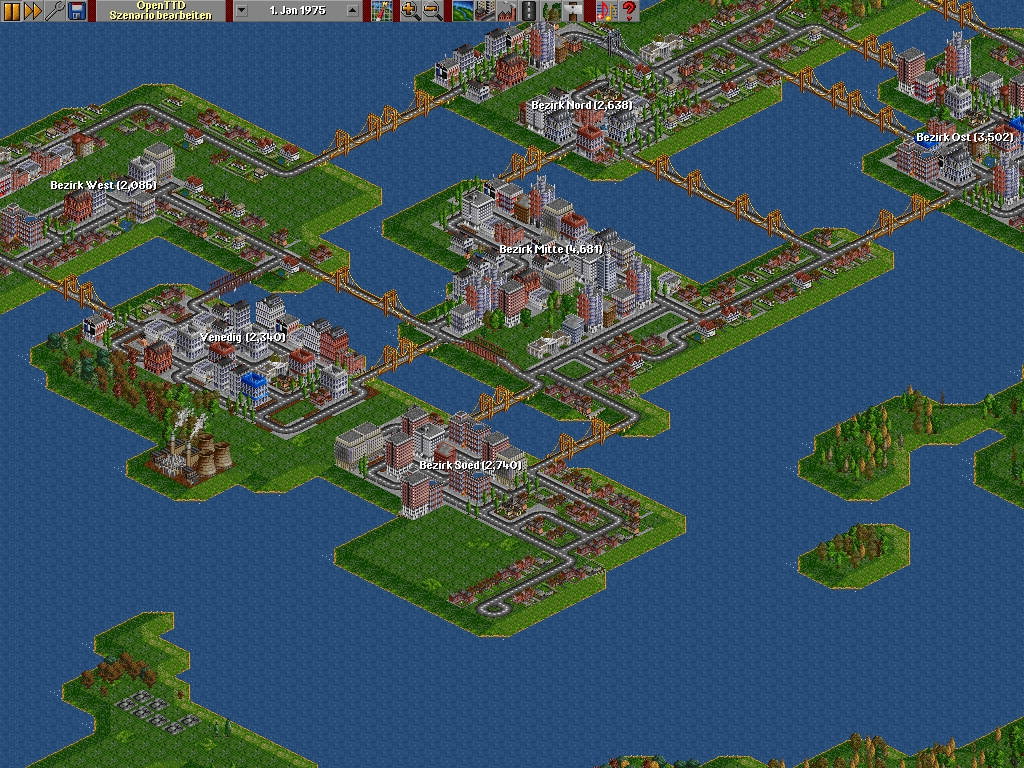Screen dimensions: 1024x768
Task: Pause the game with the pause button
Action: coord(12,11)
